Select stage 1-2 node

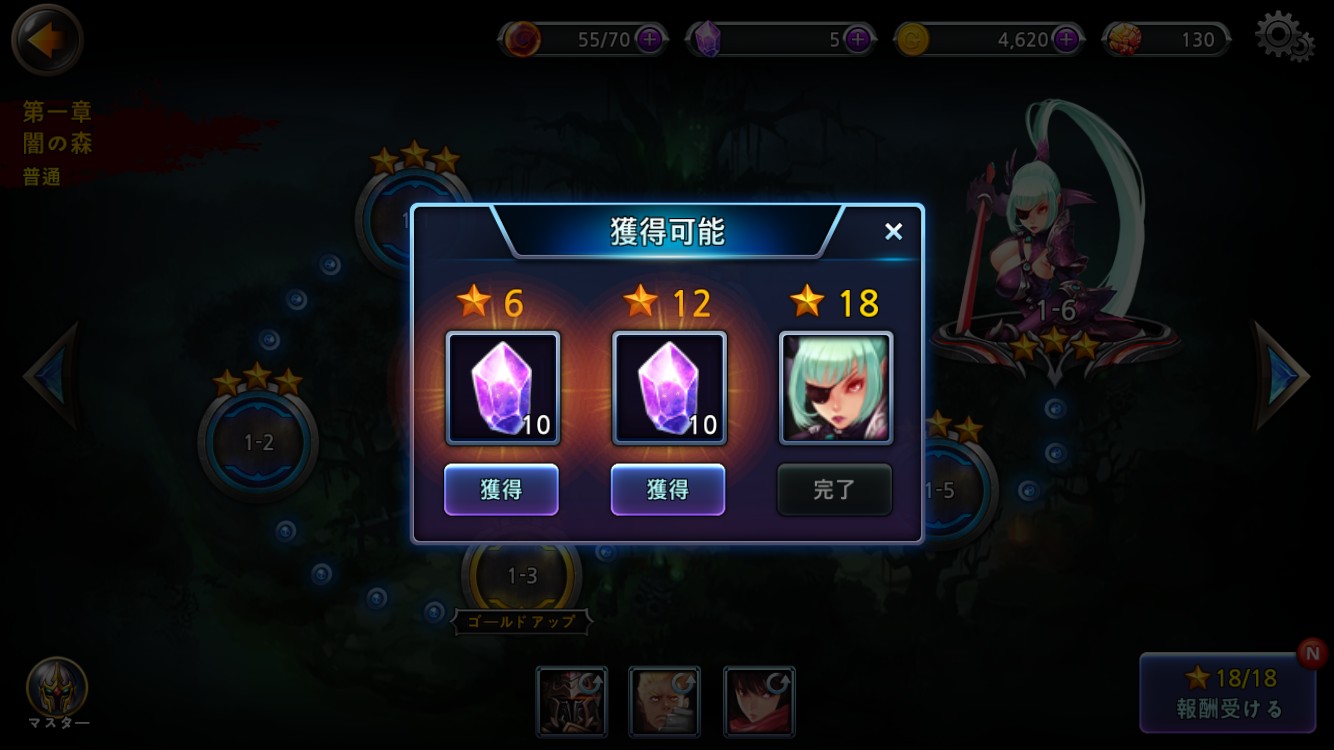(x=258, y=441)
